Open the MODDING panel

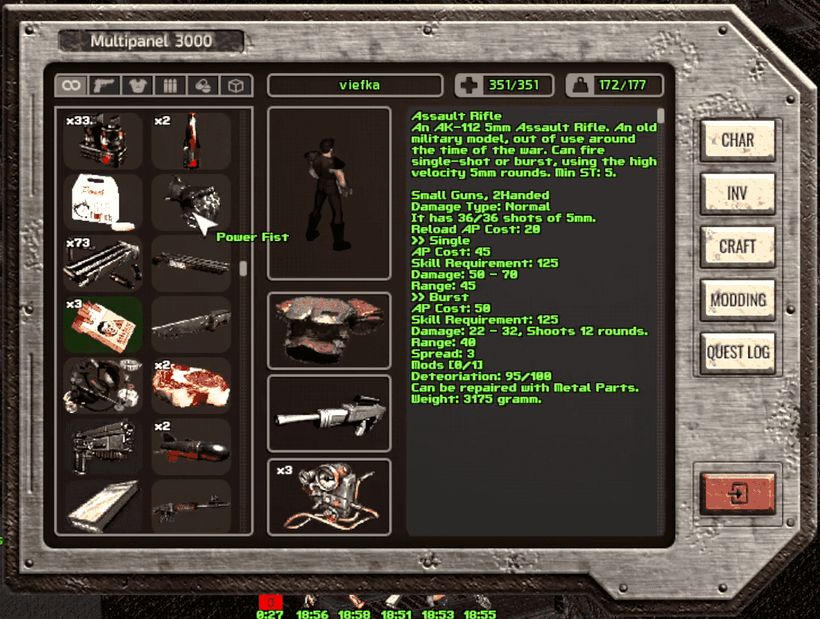[x=738, y=299]
